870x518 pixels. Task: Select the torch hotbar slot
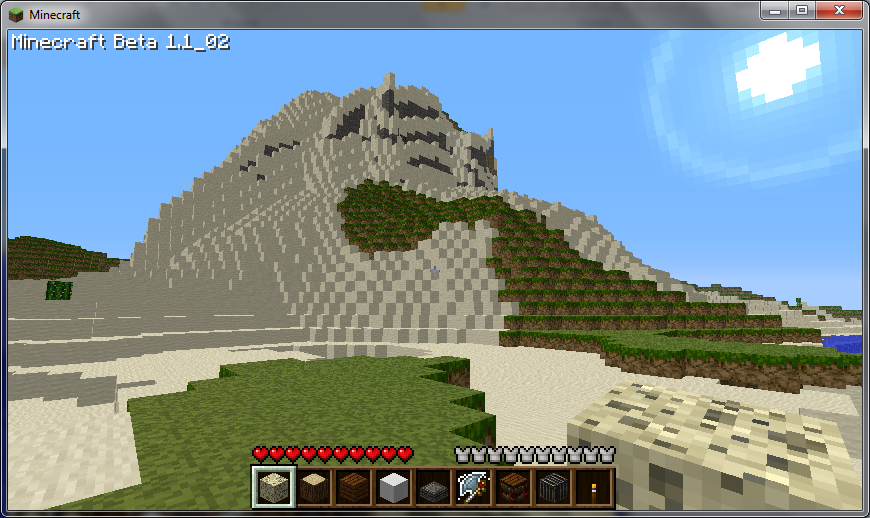tap(592, 487)
